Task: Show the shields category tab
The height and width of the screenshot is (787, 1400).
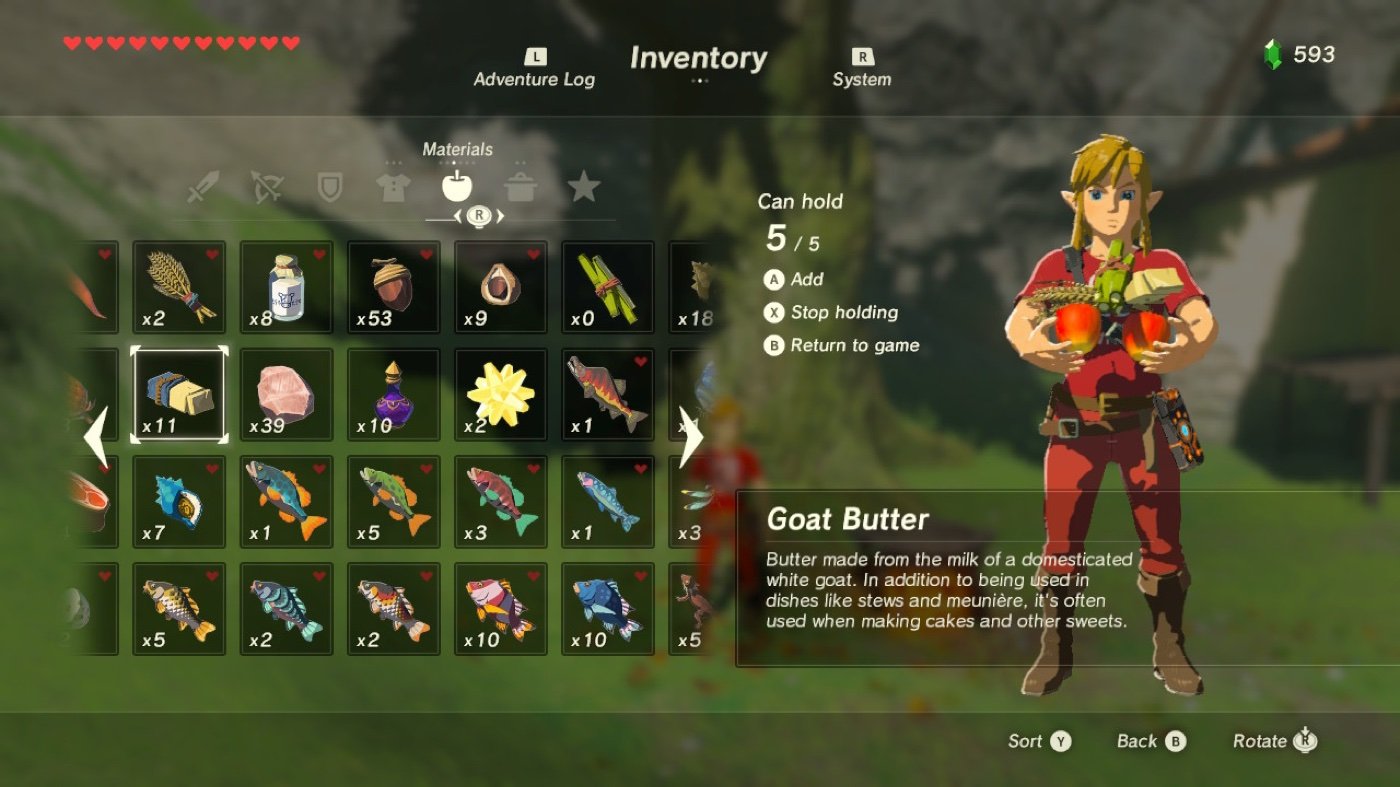Action: pos(329,186)
